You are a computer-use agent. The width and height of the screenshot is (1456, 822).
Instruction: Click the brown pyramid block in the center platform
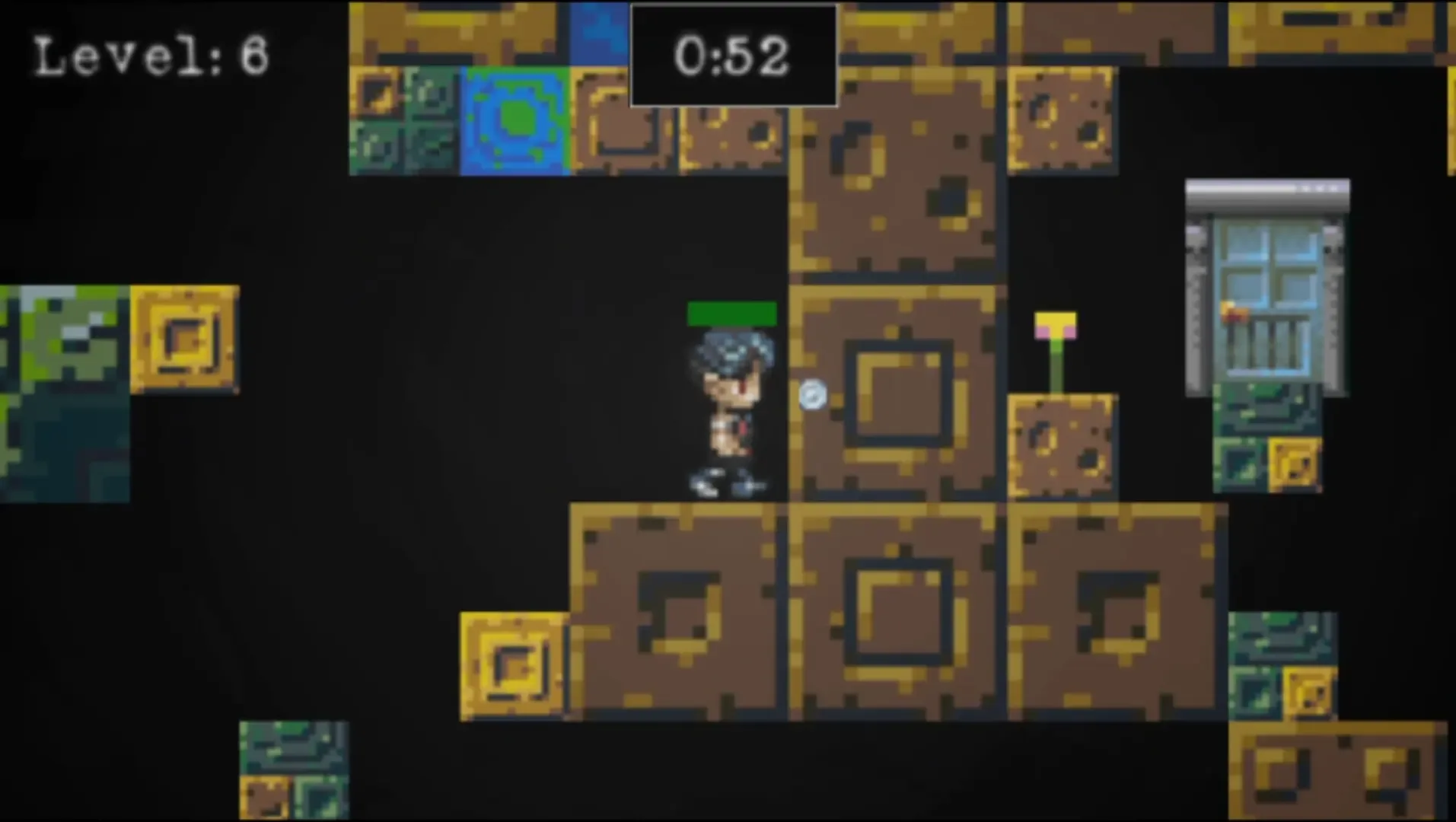tap(898, 609)
